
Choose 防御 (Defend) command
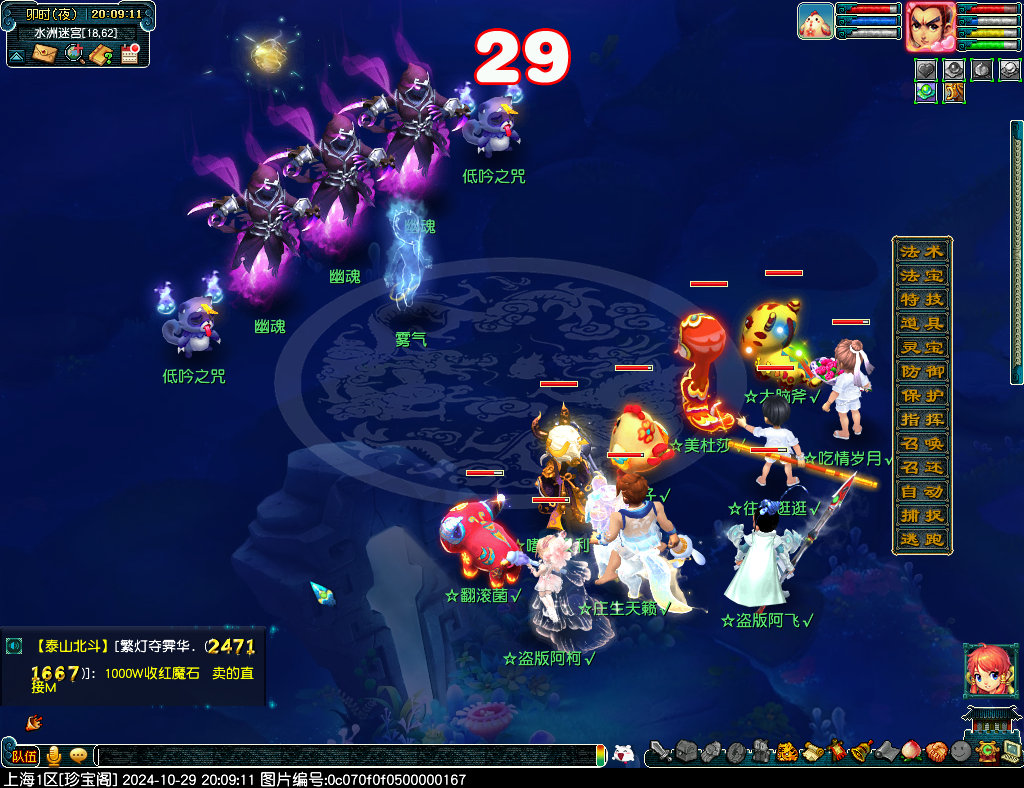[x=921, y=371]
